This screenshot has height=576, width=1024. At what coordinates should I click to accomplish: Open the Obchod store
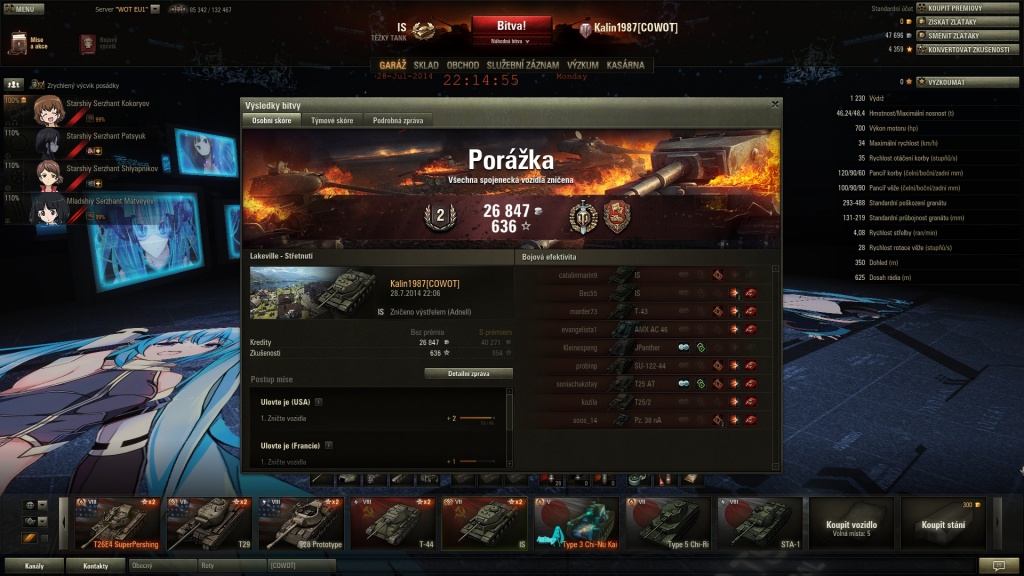463,65
